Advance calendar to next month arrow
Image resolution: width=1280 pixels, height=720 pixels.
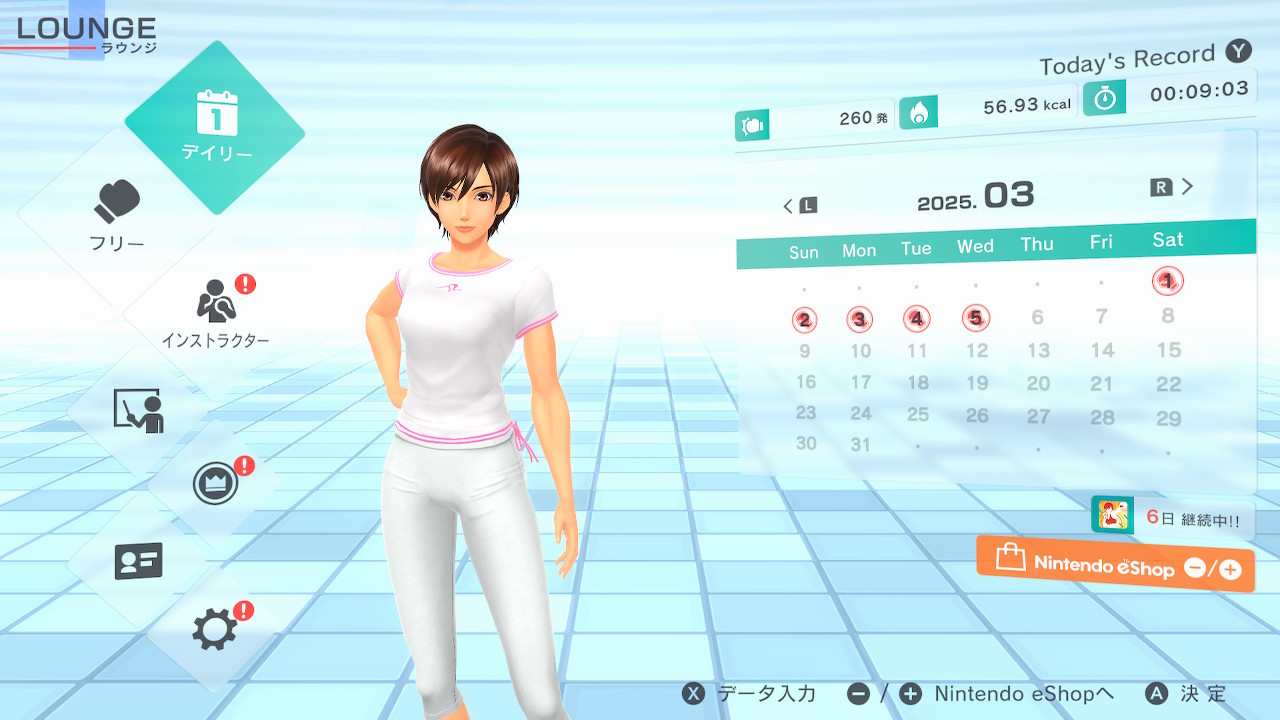(1173, 187)
